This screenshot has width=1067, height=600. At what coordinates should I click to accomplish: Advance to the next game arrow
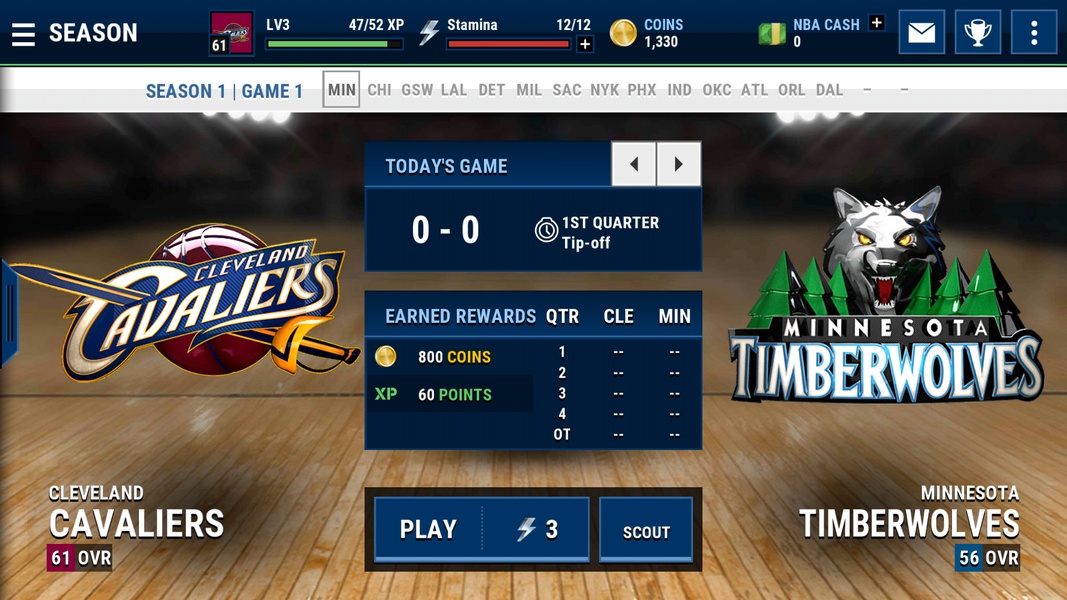coord(678,164)
